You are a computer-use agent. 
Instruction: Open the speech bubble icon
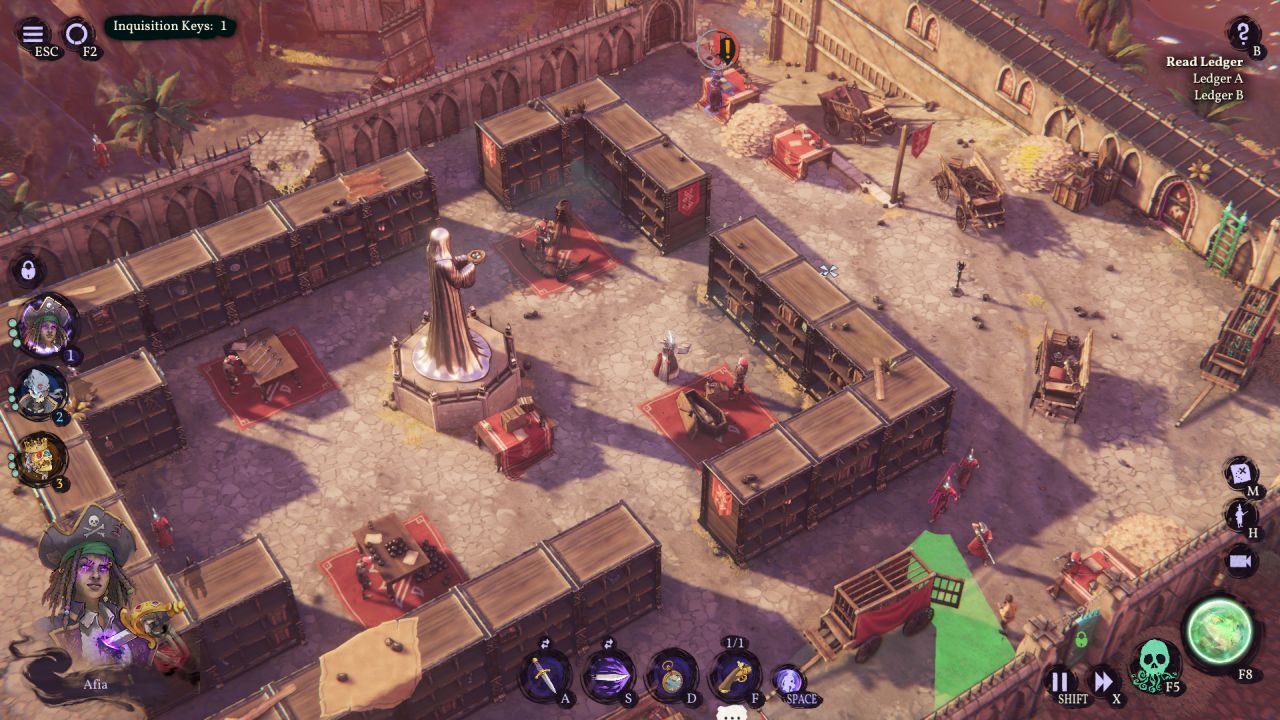click(733, 713)
